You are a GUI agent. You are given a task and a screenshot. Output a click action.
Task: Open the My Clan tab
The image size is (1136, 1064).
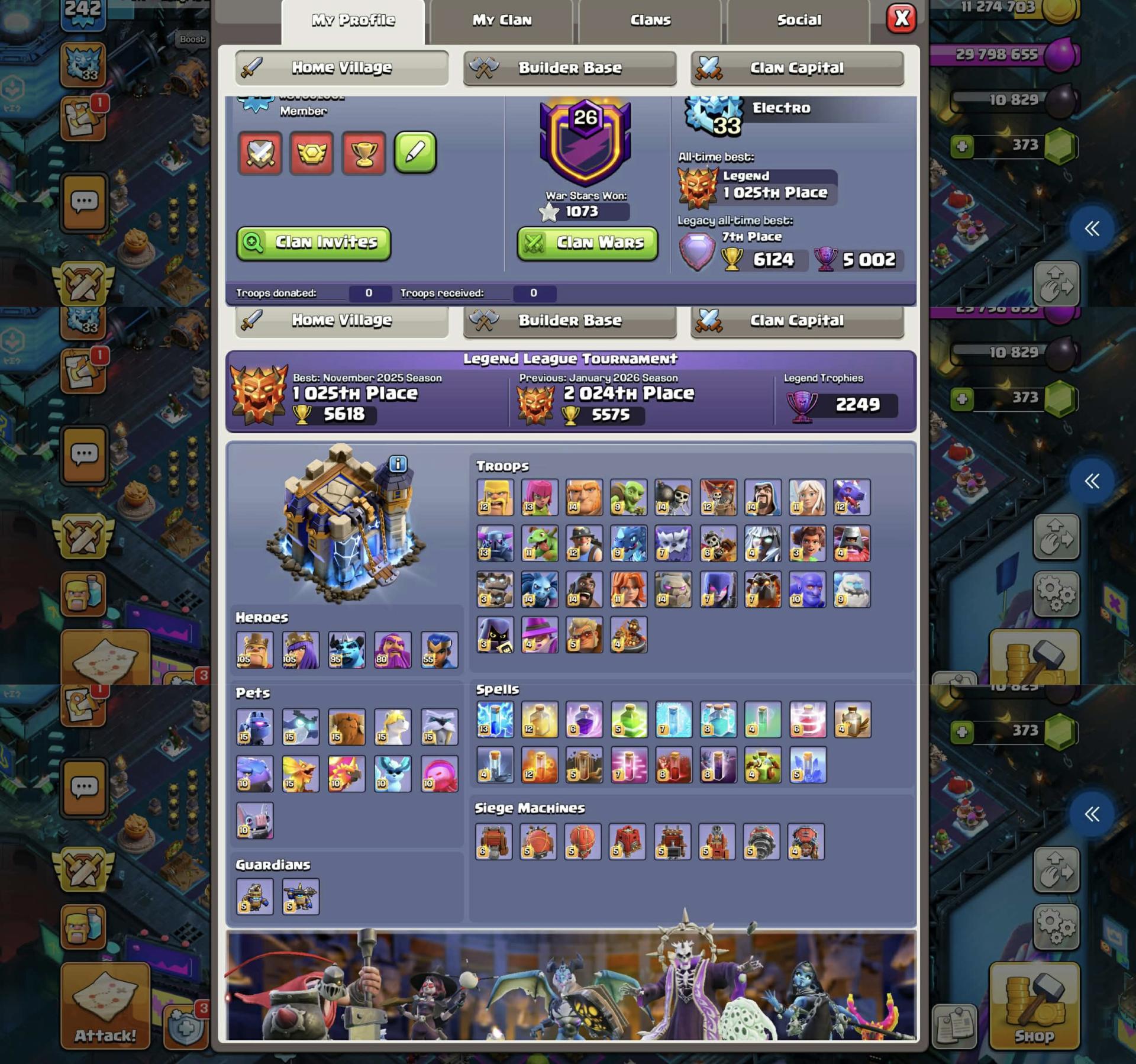[502, 20]
